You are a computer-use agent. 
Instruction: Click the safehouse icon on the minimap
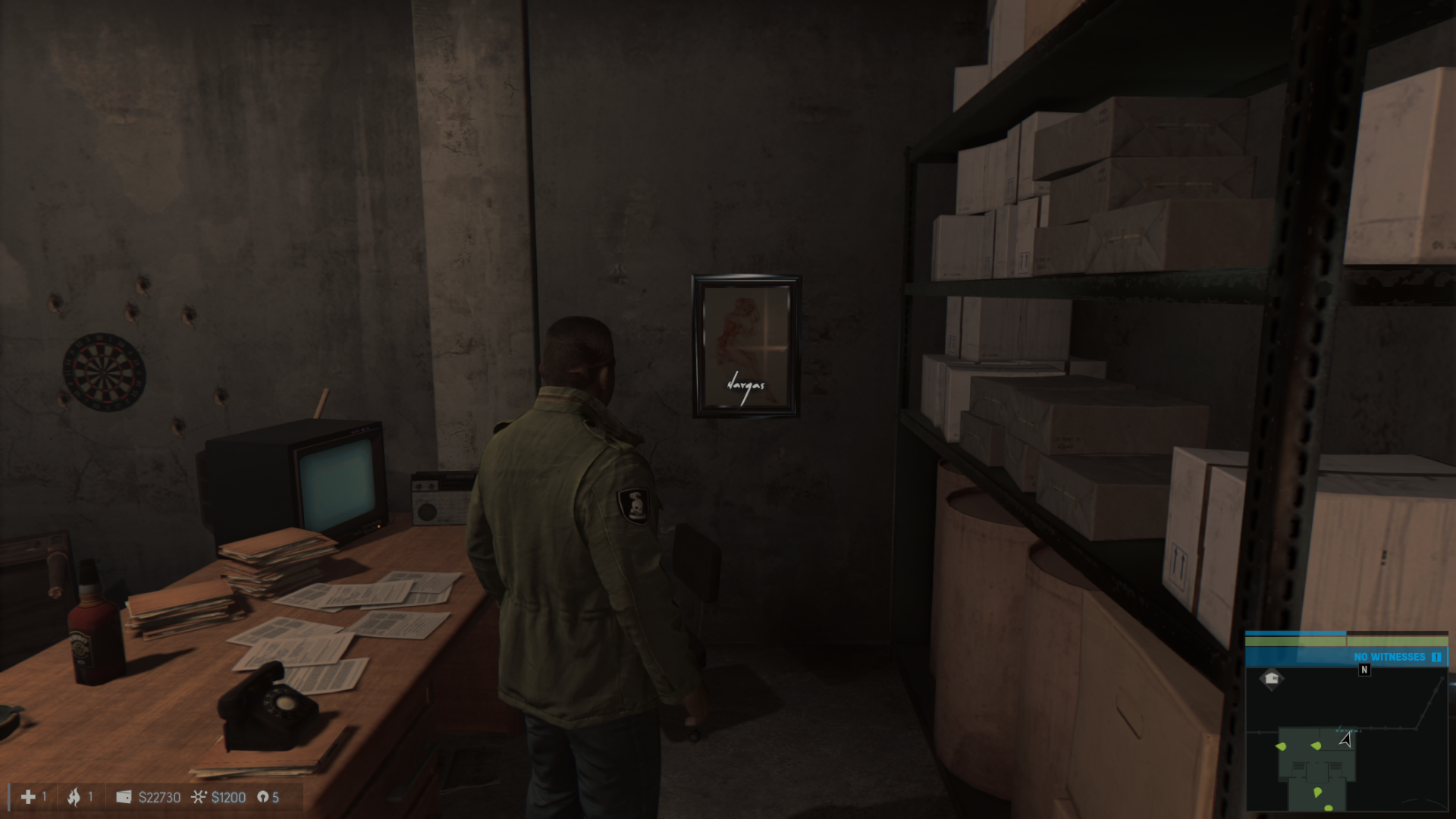(x=1272, y=679)
